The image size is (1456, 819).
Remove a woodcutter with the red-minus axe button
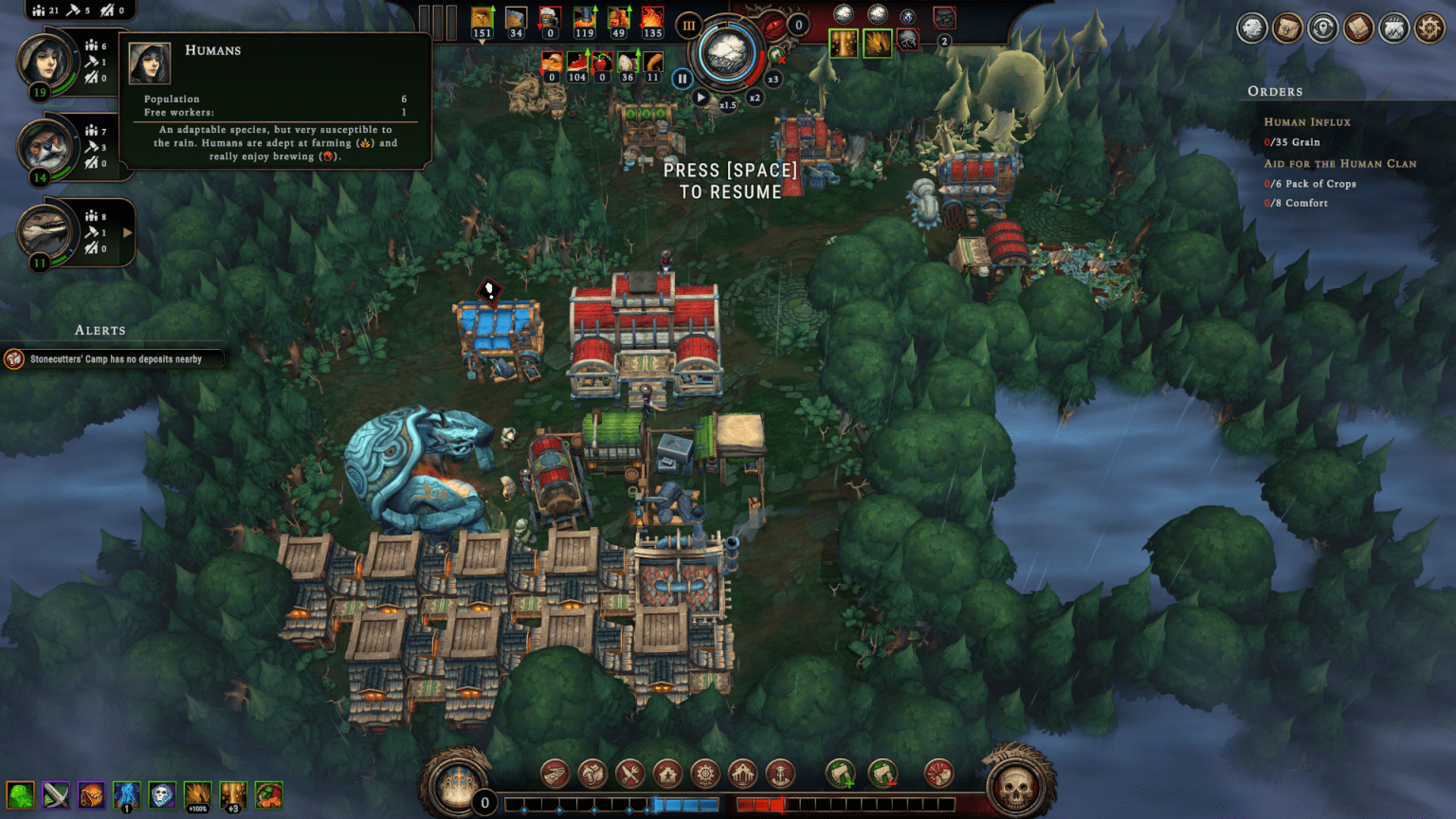click(x=882, y=773)
